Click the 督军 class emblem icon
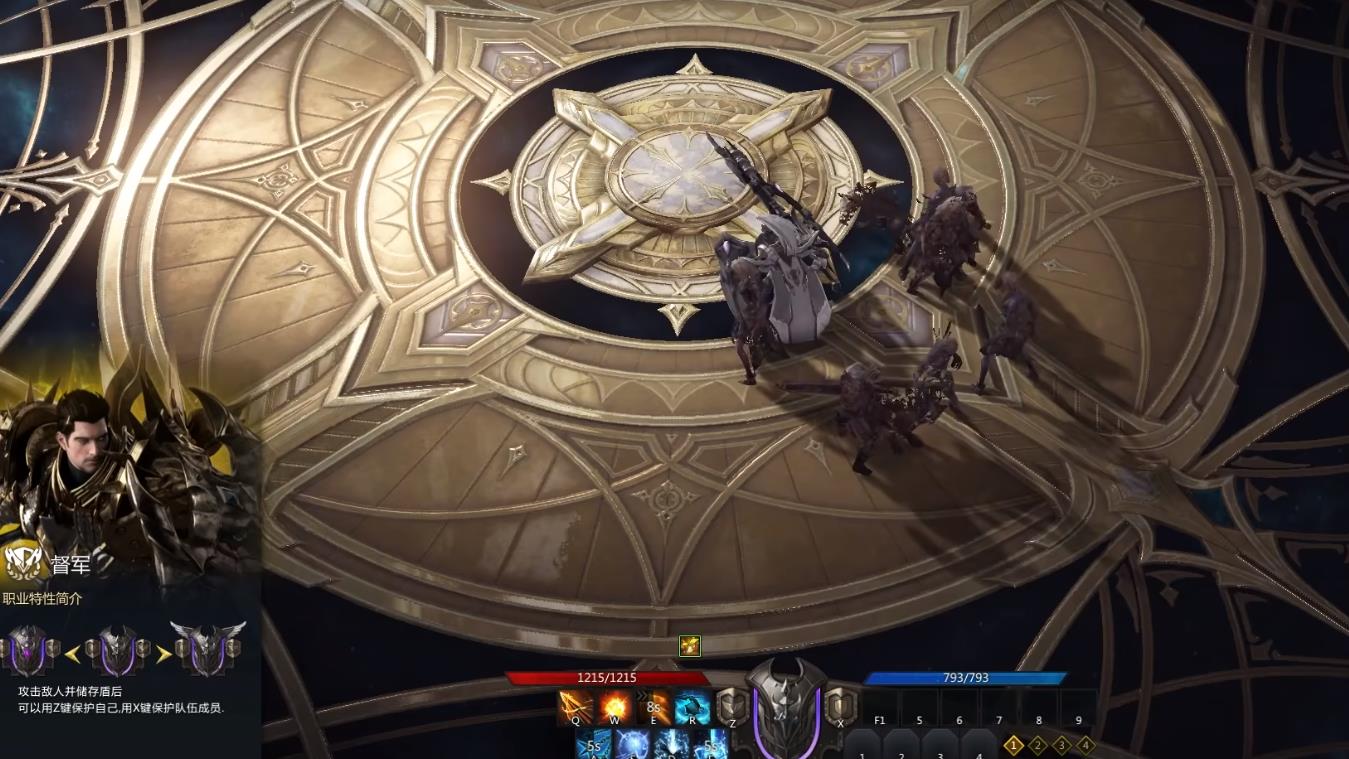The image size is (1349, 759). (23, 563)
